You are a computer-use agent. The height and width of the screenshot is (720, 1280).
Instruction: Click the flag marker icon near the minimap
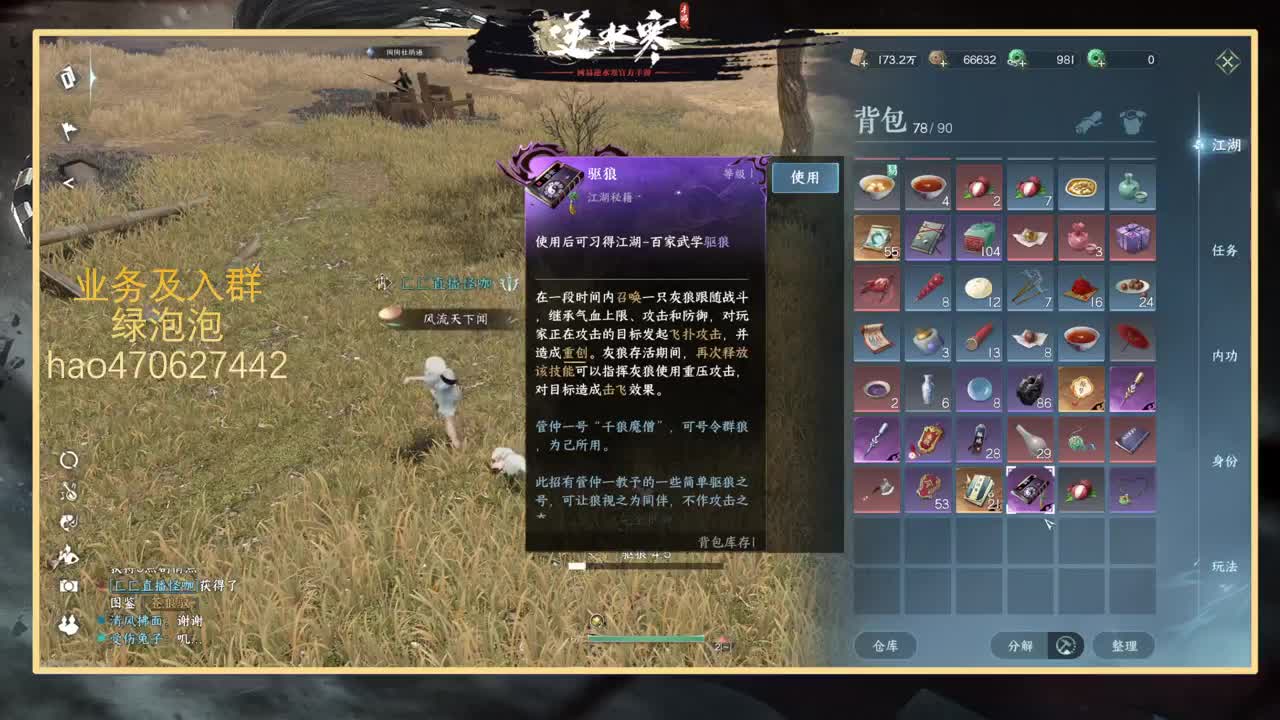67,129
